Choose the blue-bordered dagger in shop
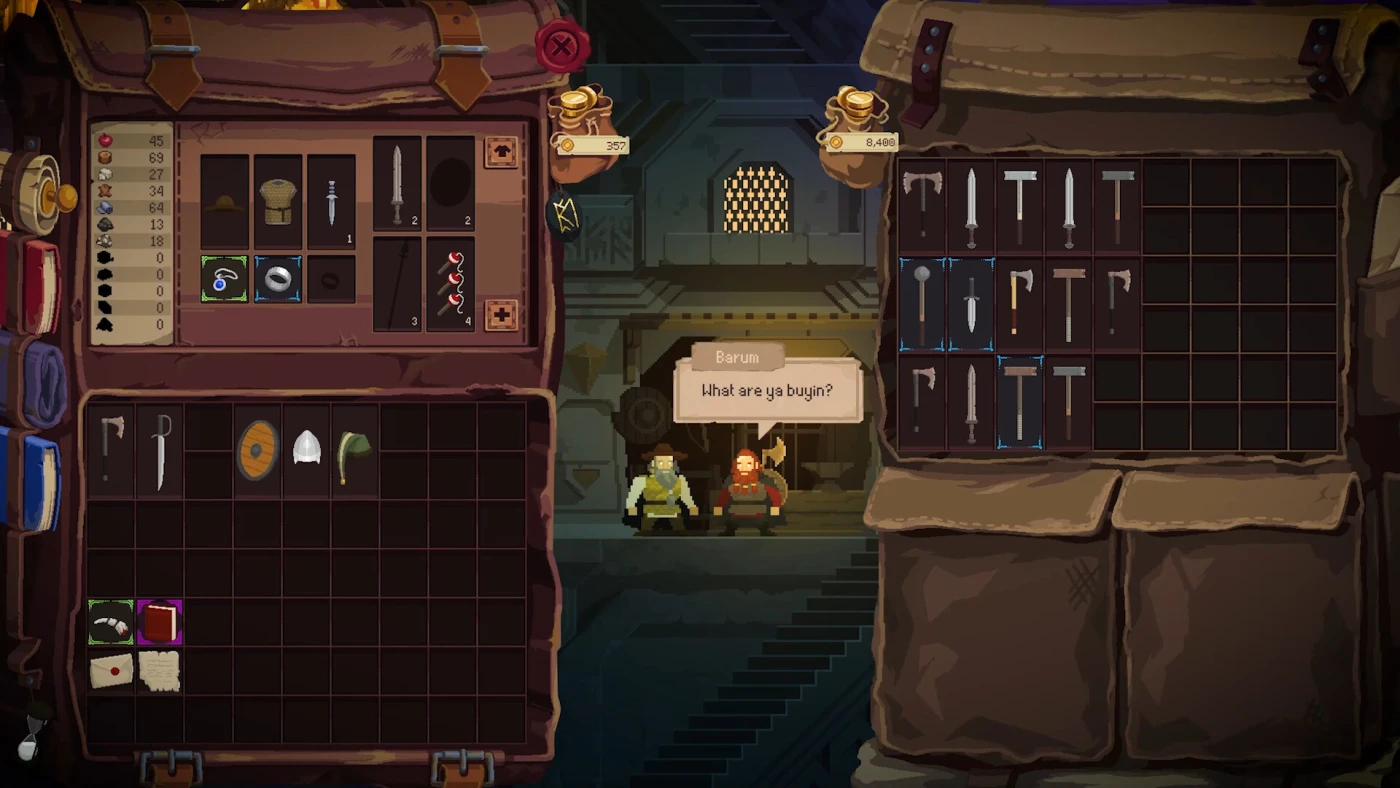Screen dimensions: 1400x788 971,304
